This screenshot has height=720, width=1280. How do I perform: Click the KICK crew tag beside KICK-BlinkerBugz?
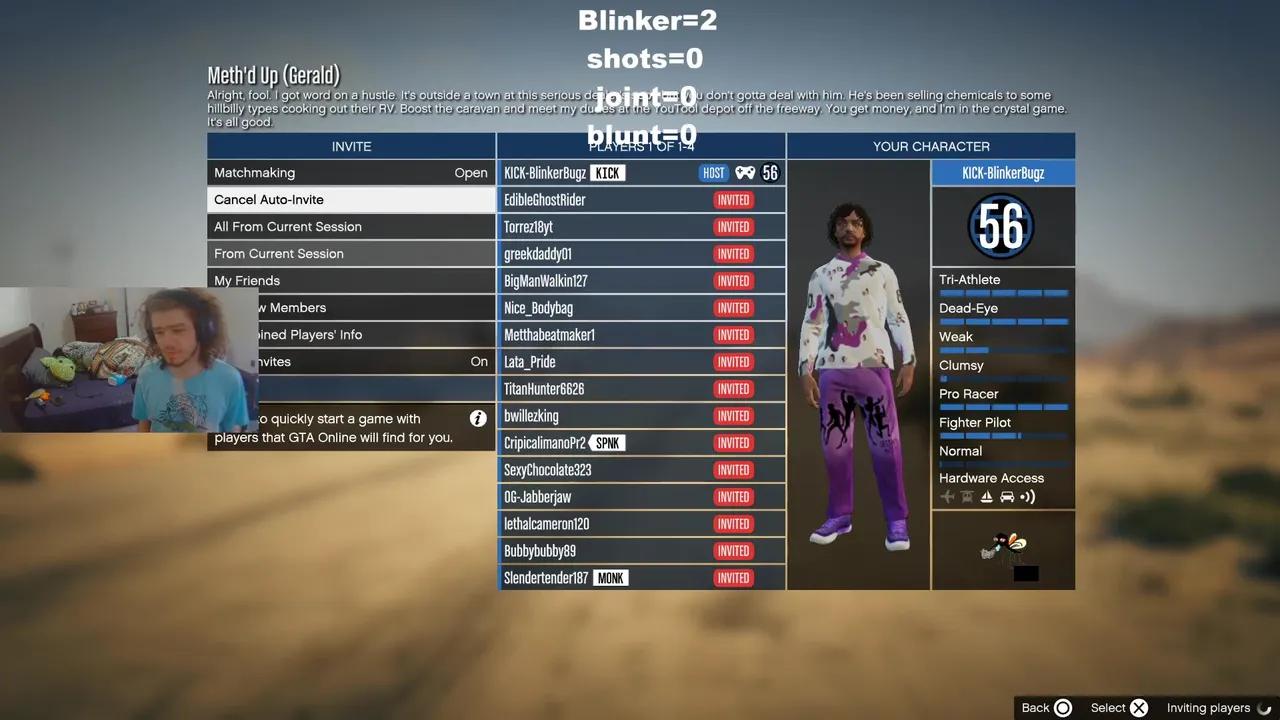point(609,172)
